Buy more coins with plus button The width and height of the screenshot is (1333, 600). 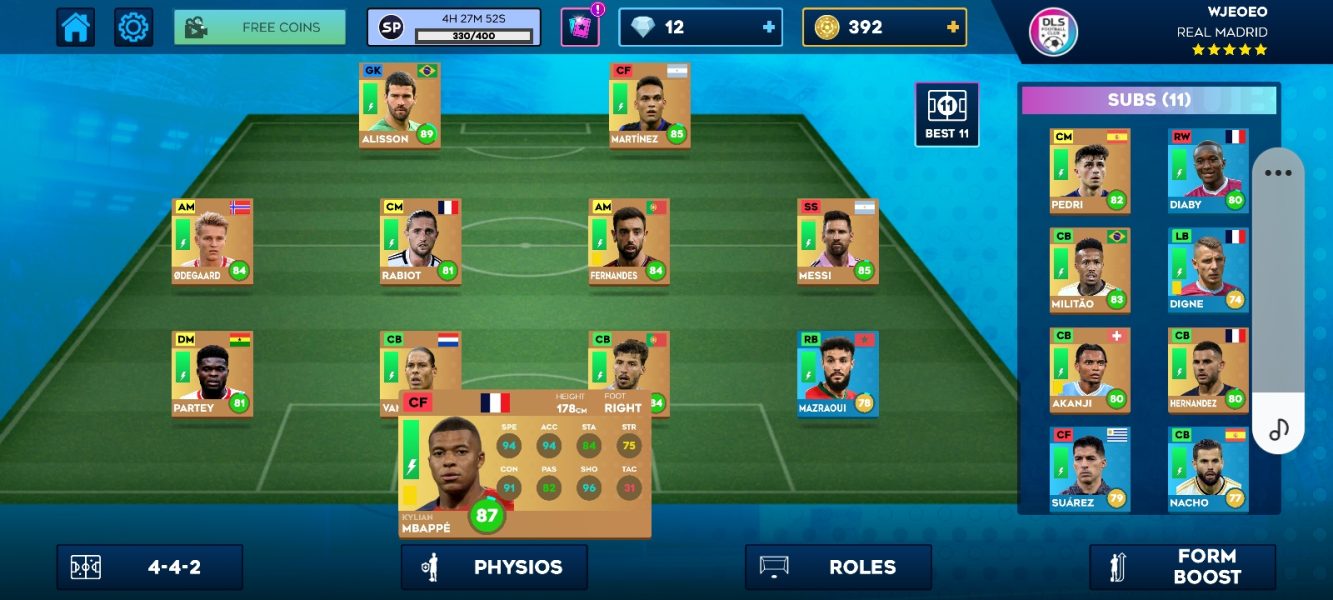click(x=952, y=27)
